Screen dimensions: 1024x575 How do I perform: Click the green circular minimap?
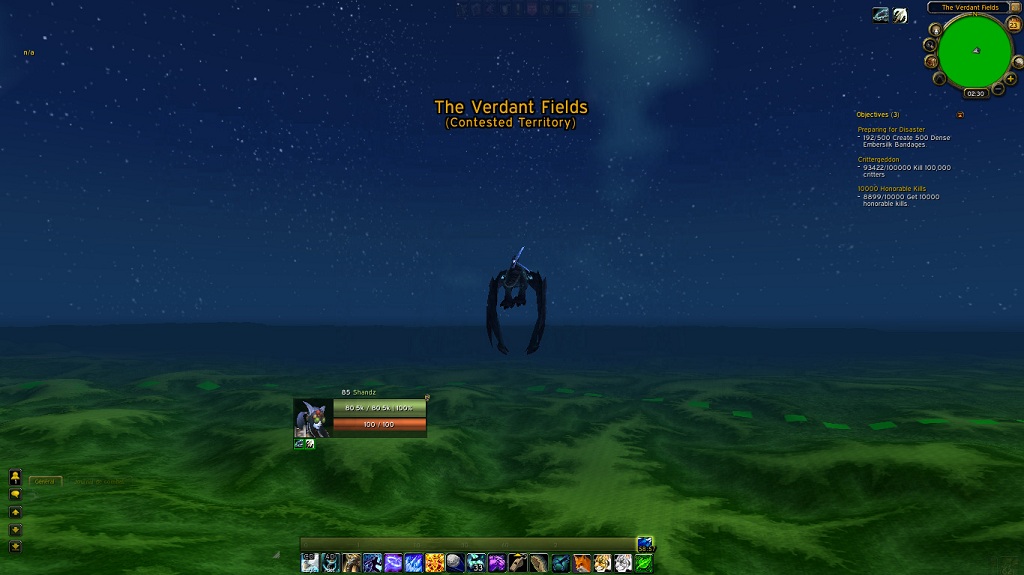pyautogui.click(x=976, y=51)
